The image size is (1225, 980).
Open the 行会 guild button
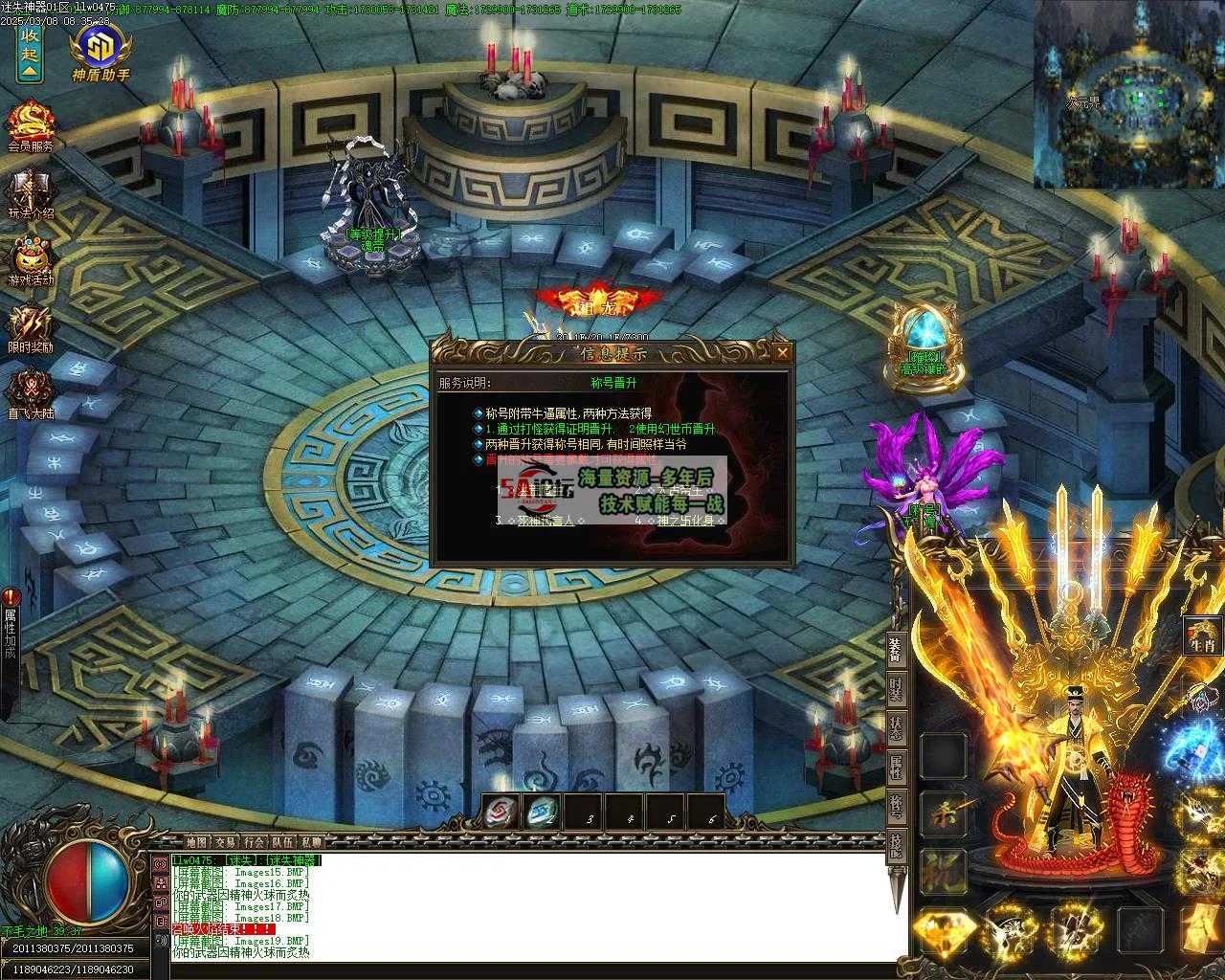click(x=254, y=842)
